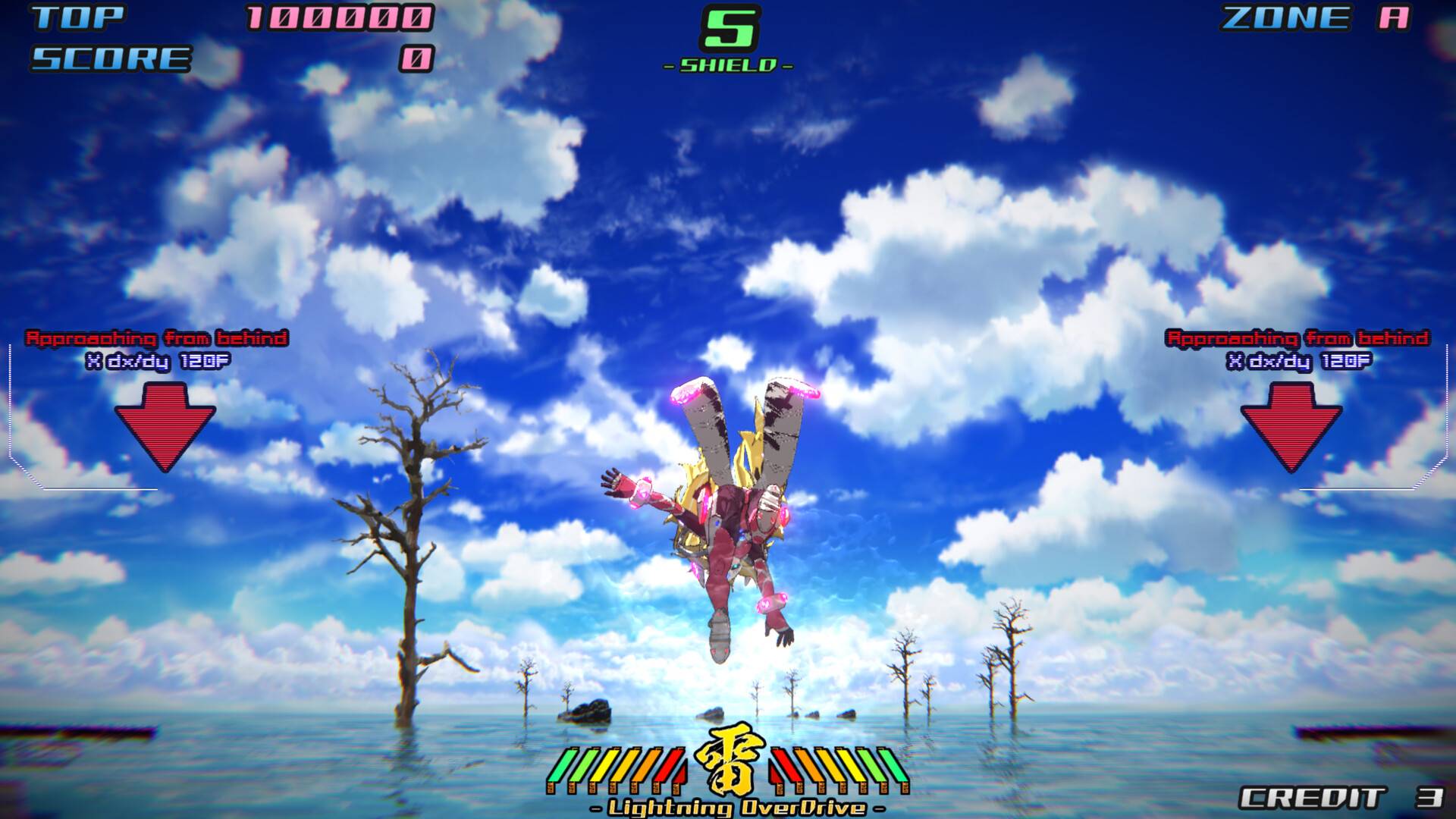Image resolution: width=1456 pixels, height=819 pixels.
Task: Switch to the TOP score tab
Action: click(x=80, y=17)
